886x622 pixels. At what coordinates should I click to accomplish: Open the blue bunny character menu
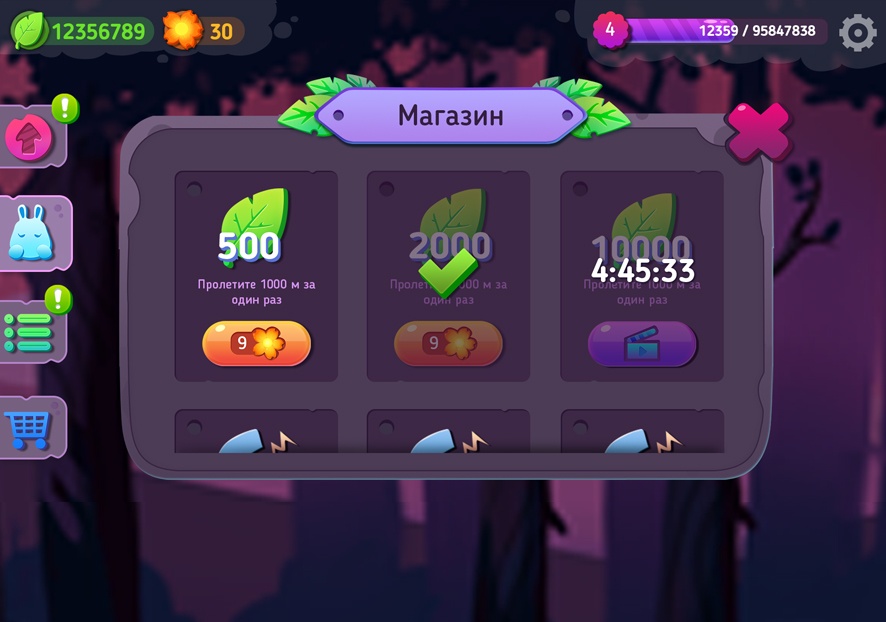coord(31,234)
